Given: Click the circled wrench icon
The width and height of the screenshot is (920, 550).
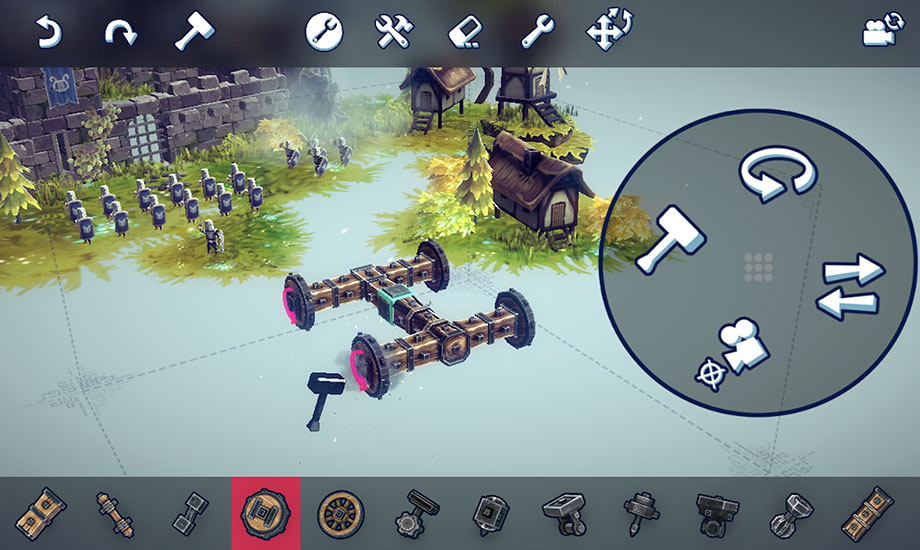Looking at the screenshot, I should (324, 32).
